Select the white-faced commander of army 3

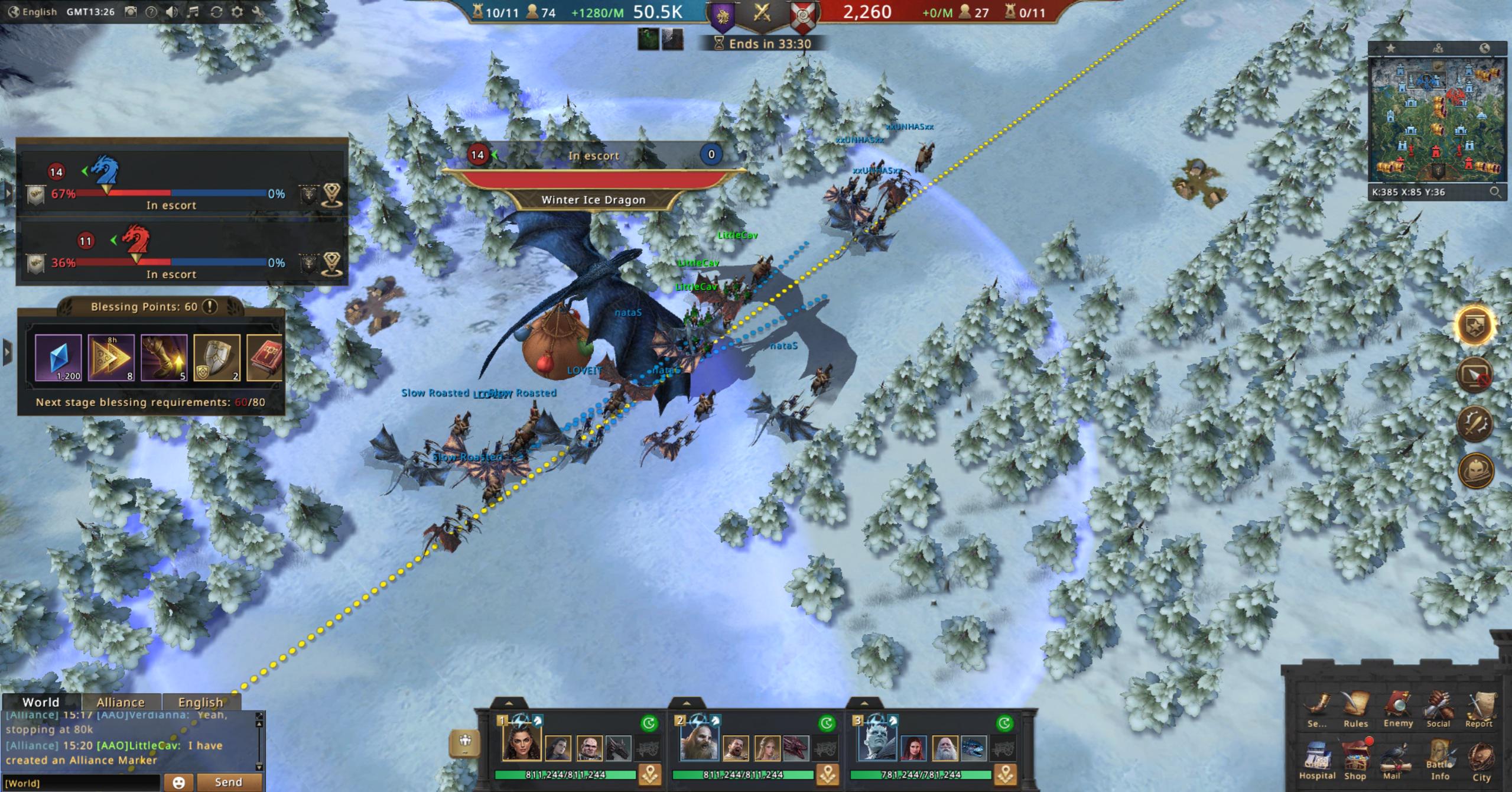(x=876, y=742)
